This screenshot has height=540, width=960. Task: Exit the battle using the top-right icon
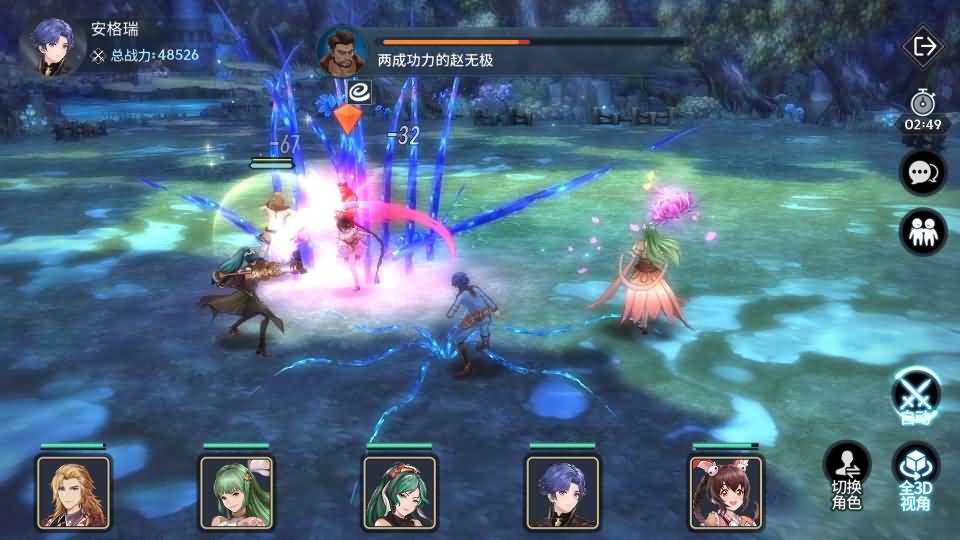pos(922,47)
